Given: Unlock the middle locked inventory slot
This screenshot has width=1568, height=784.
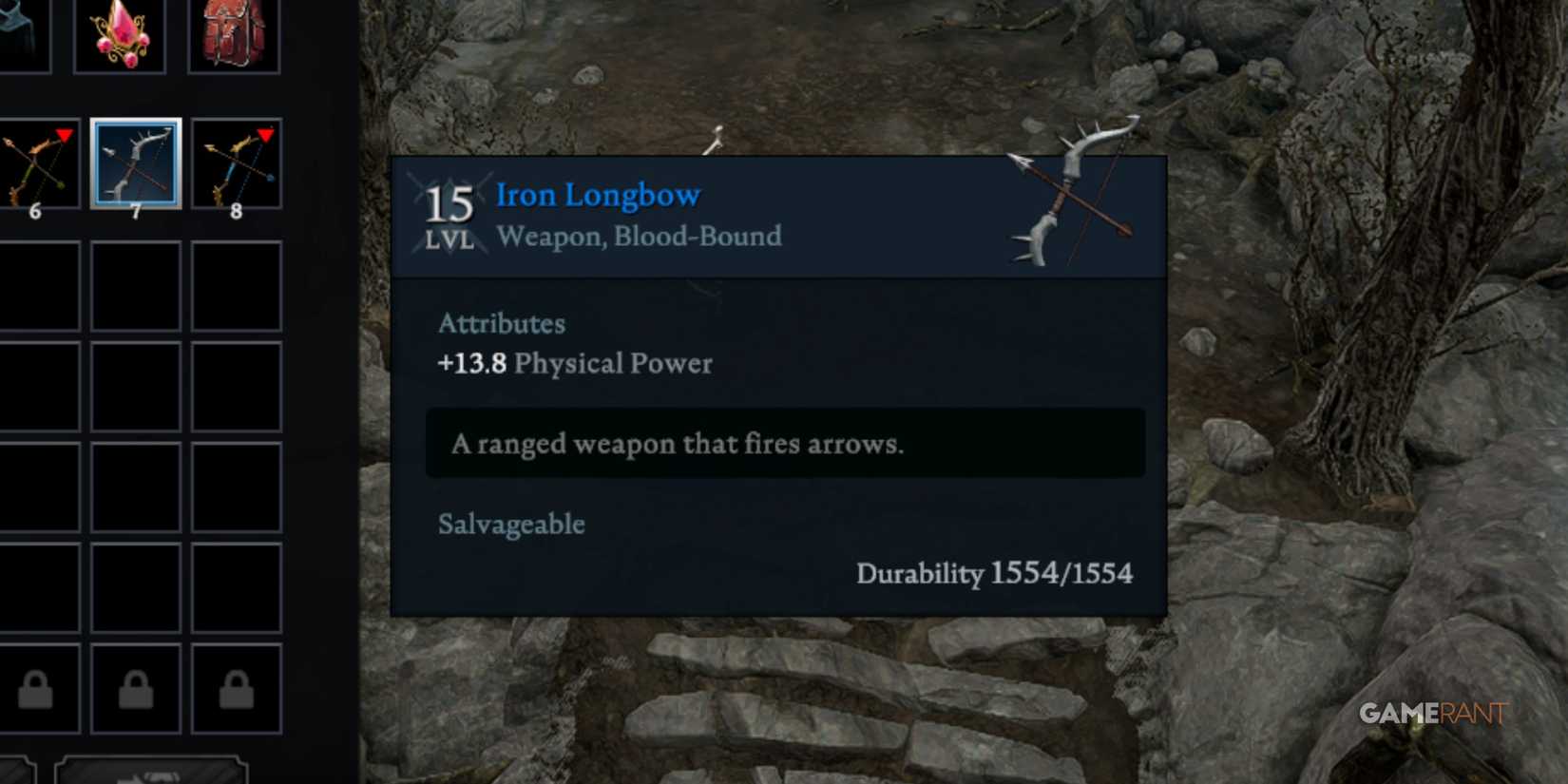Looking at the screenshot, I should 135,691.
